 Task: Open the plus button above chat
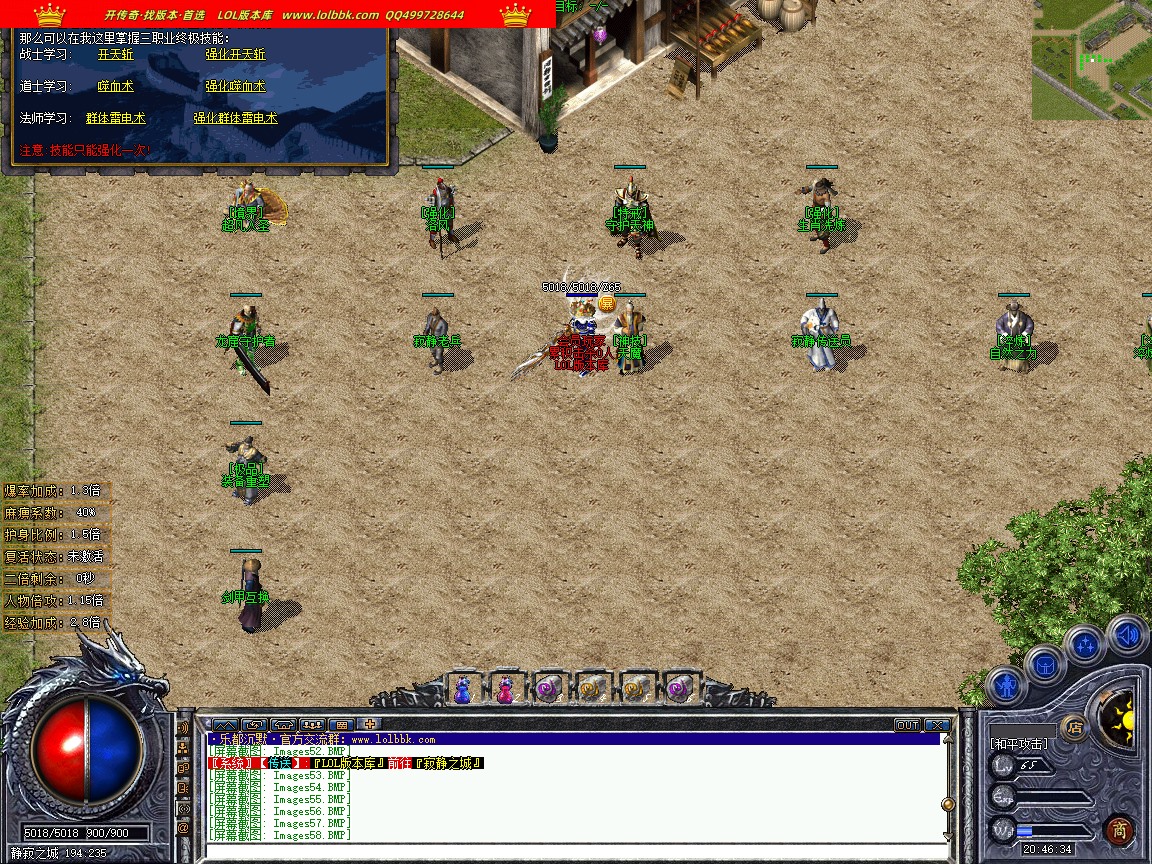tap(369, 724)
